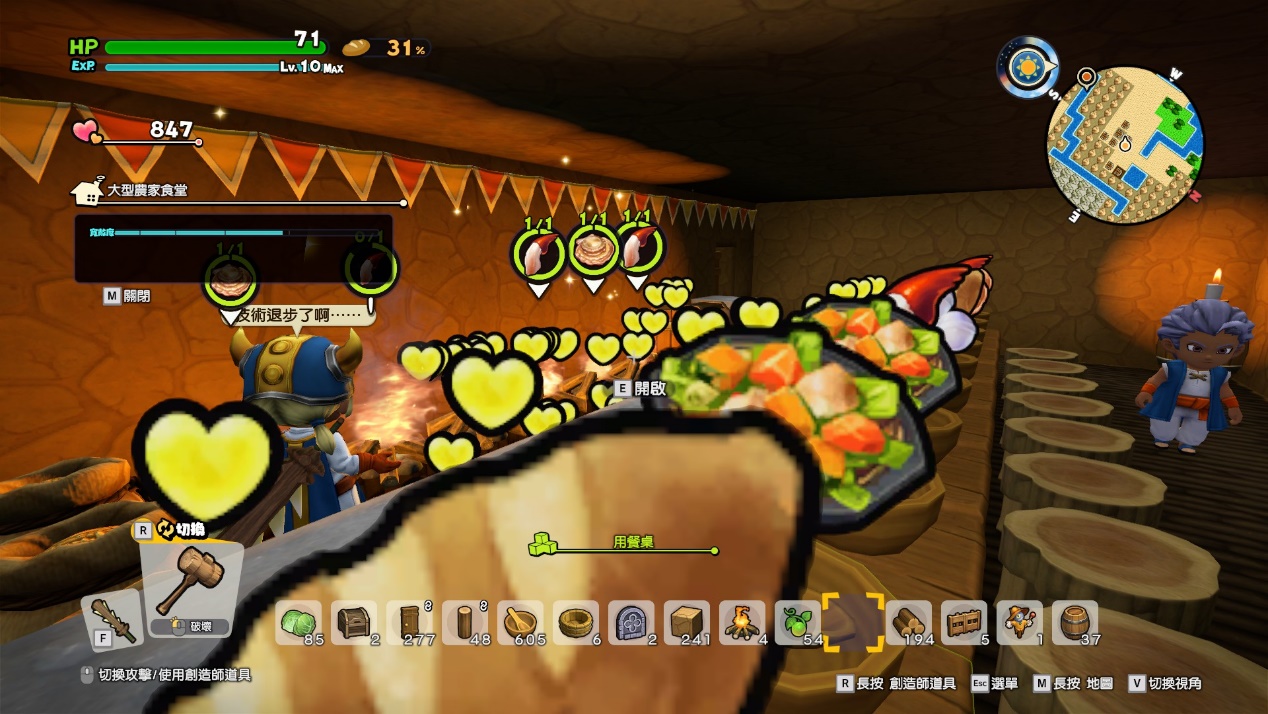
Task: Pick the log pillar hotbar slot
Action: [x=465, y=622]
